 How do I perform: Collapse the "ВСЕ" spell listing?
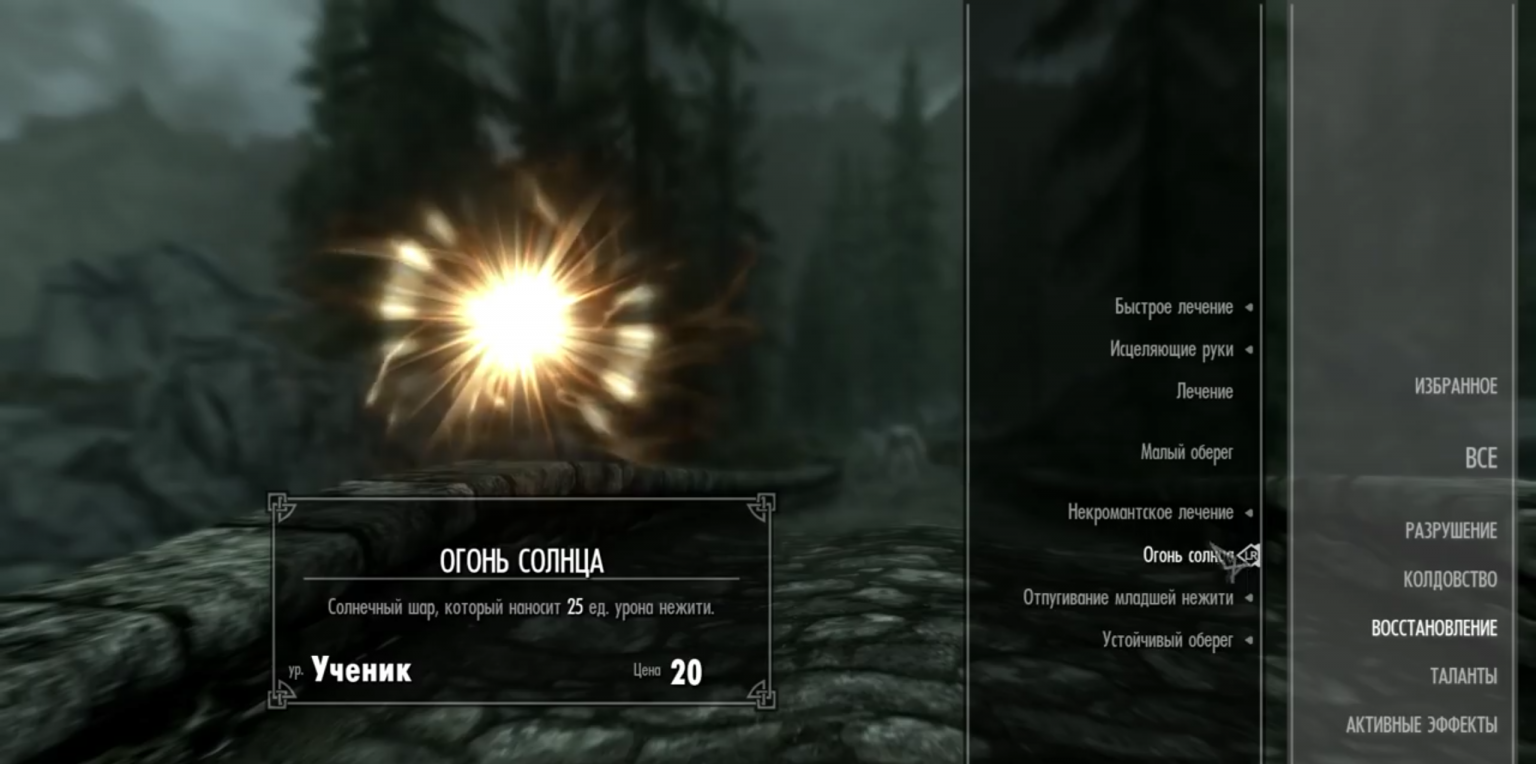tap(1479, 457)
